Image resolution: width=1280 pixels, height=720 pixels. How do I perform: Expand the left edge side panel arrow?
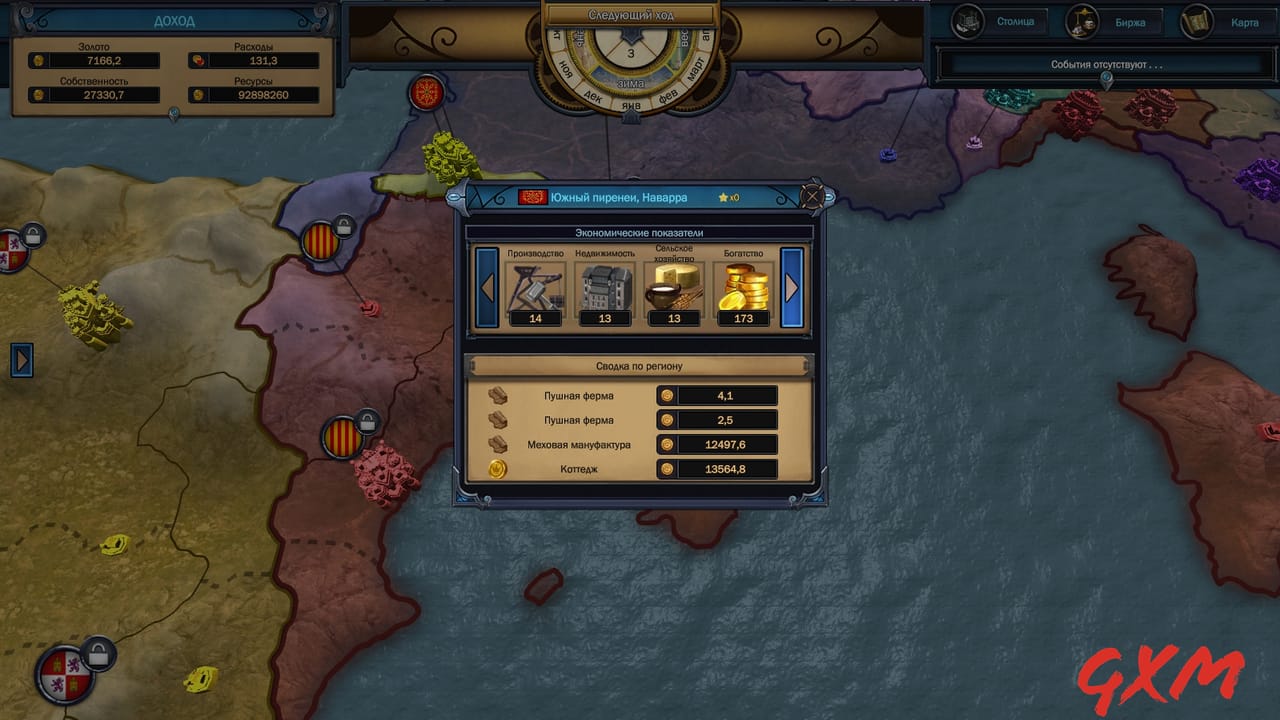[22, 360]
